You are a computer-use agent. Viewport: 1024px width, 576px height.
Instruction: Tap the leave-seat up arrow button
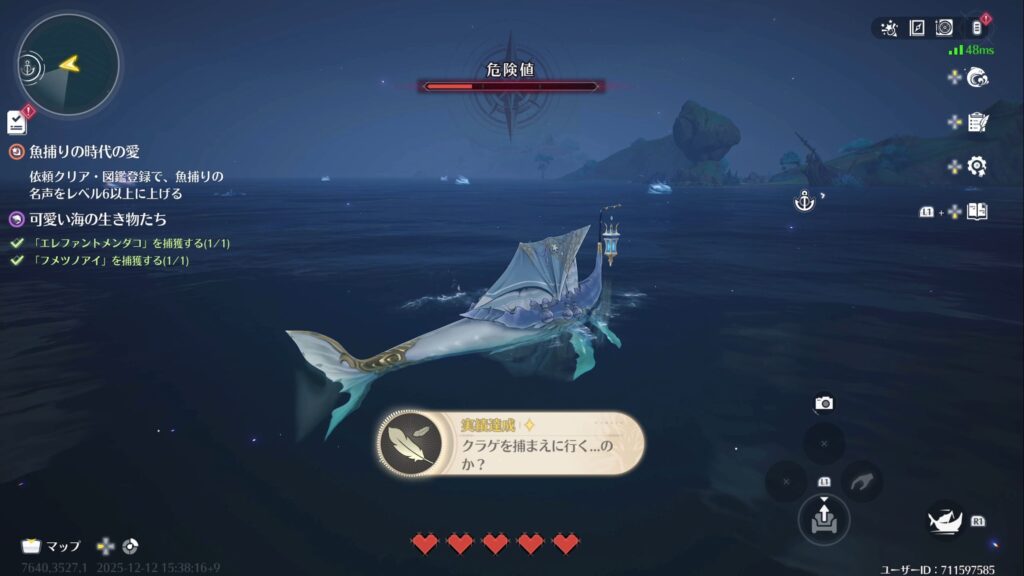824,518
